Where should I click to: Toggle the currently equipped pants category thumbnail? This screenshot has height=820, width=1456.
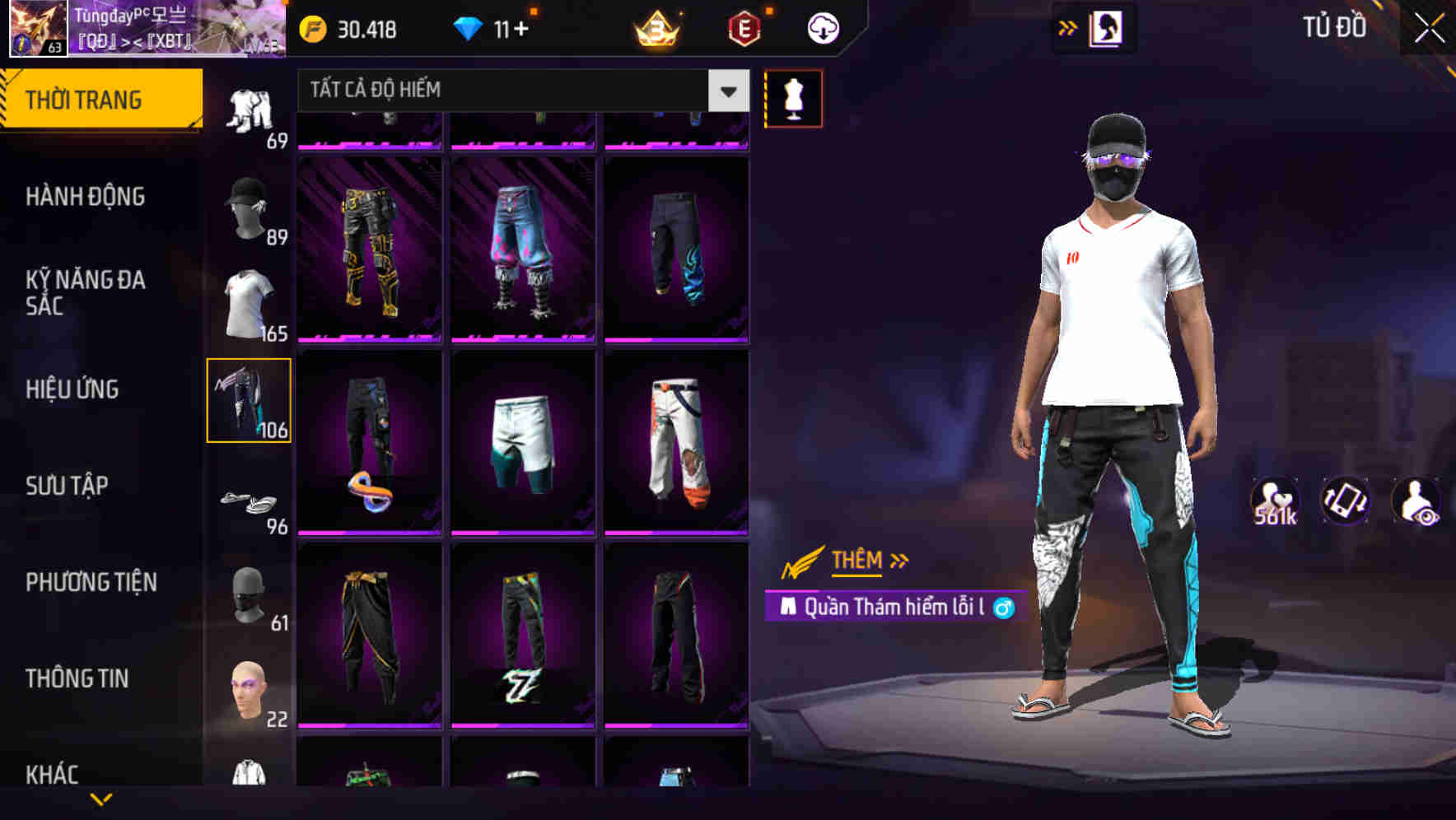250,398
